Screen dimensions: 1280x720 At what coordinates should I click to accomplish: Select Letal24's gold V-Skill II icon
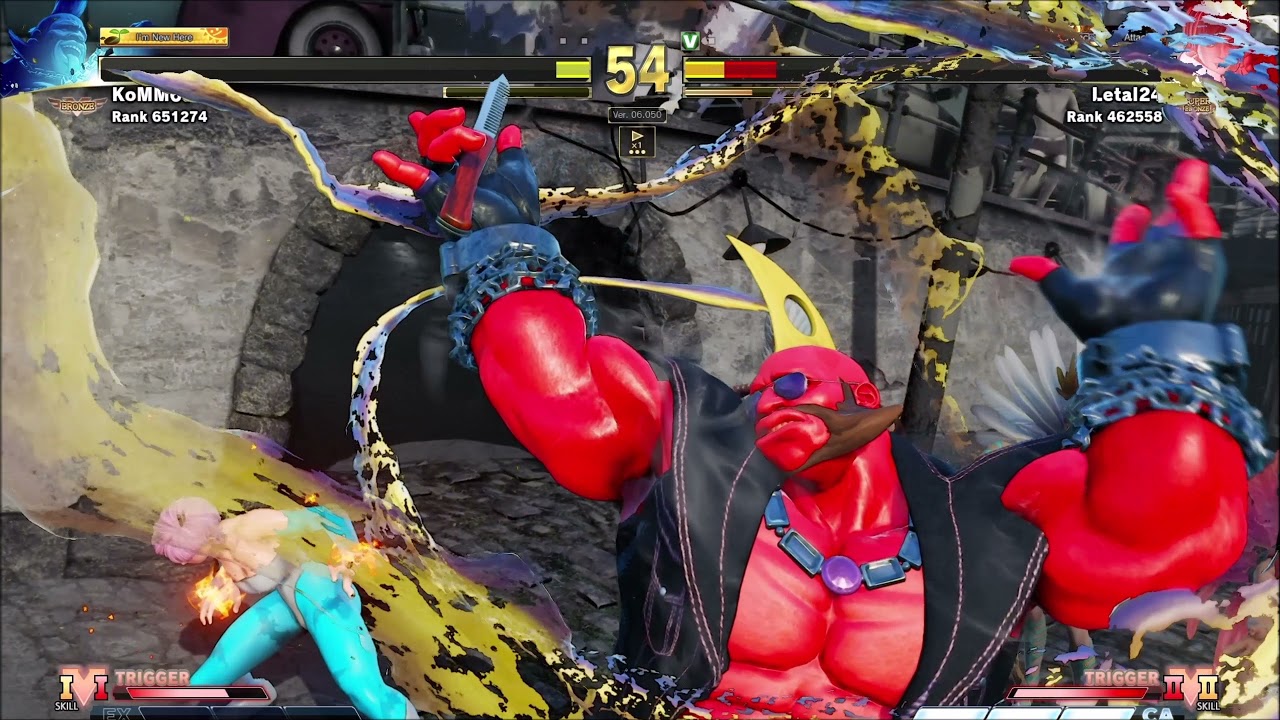(x=1208, y=688)
